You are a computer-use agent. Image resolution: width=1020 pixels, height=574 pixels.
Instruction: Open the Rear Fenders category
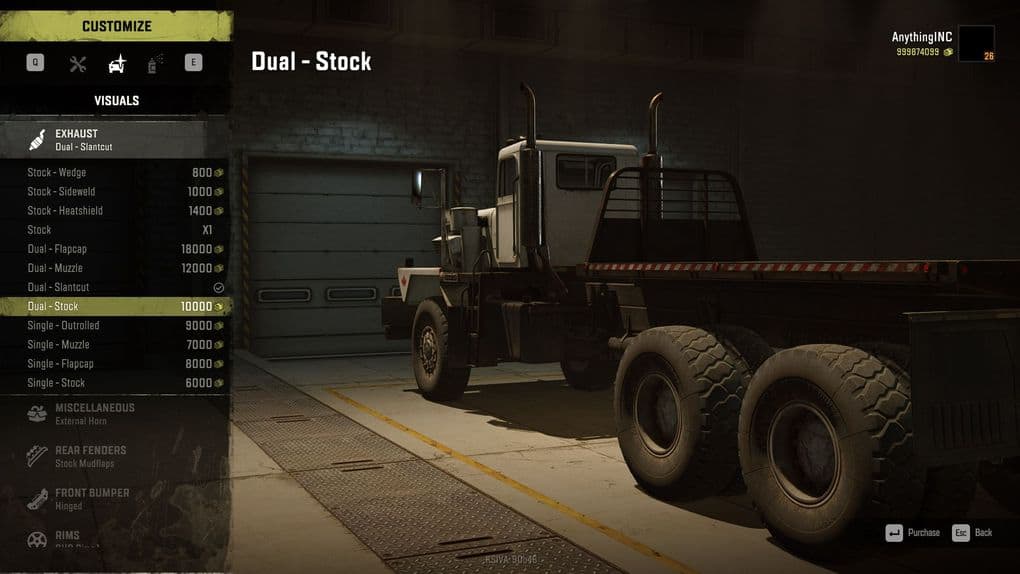point(116,456)
